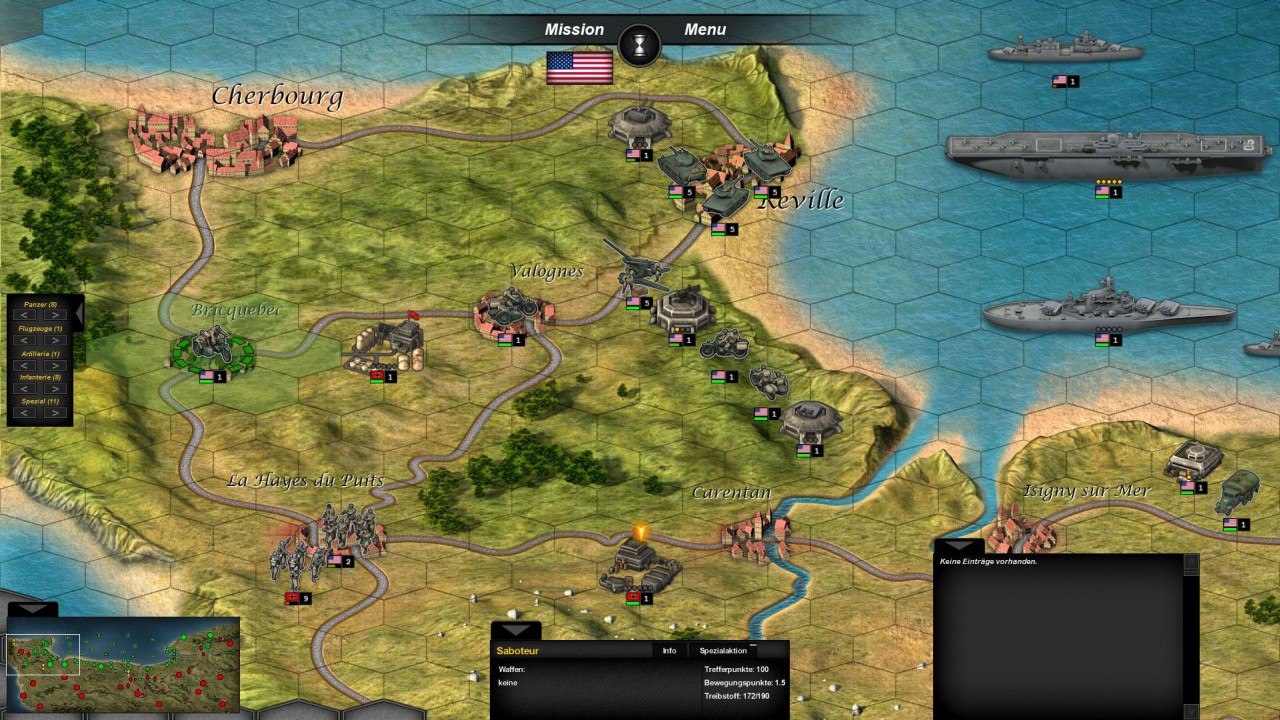Select the saboteur unit at Bricquebec
The width and height of the screenshot is (1280, 720).
tap(211, 349)
